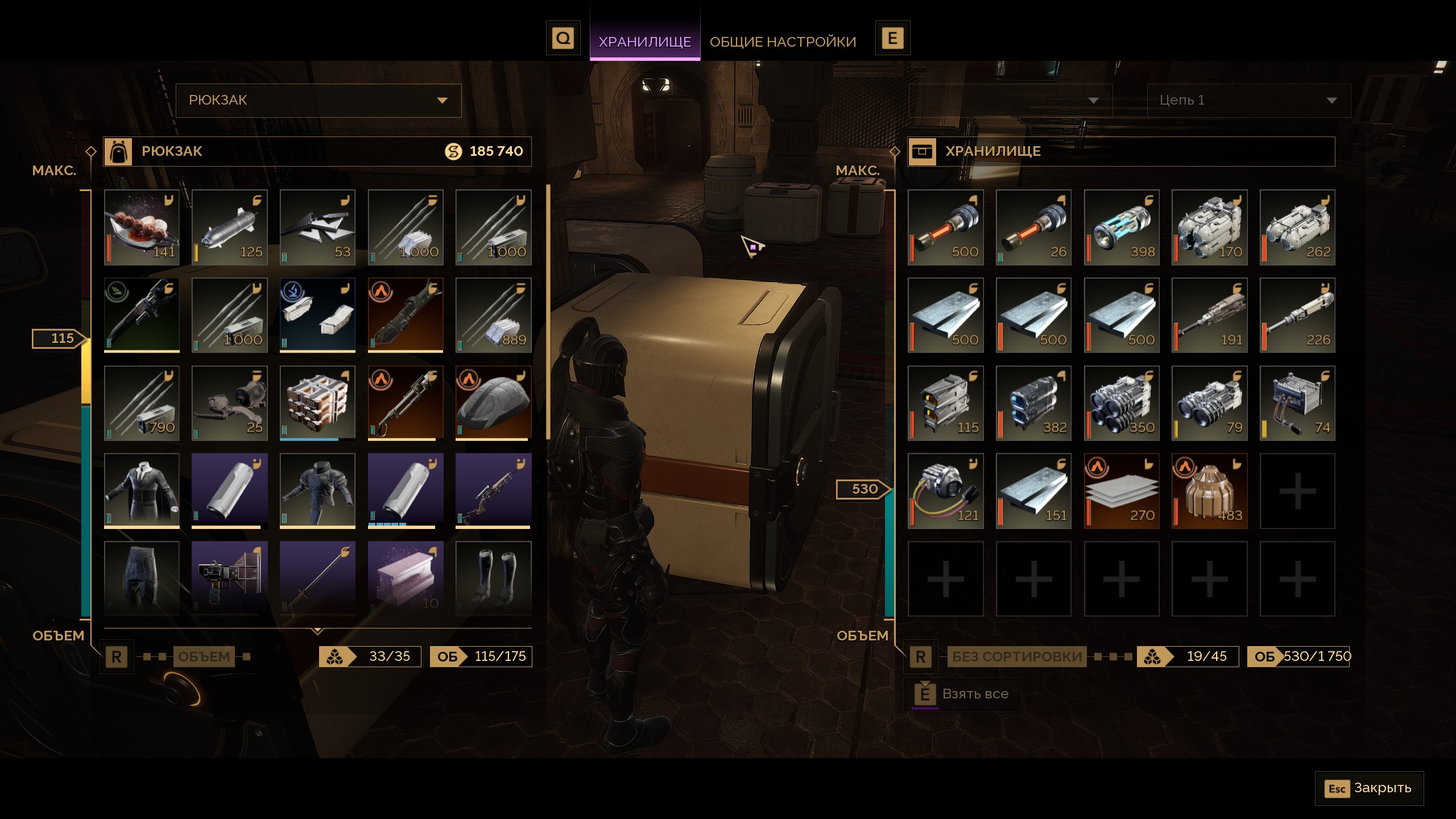Select the purple scoped rifle slot
Screen dimensions: 1456x819
click(x=493, y=491)
